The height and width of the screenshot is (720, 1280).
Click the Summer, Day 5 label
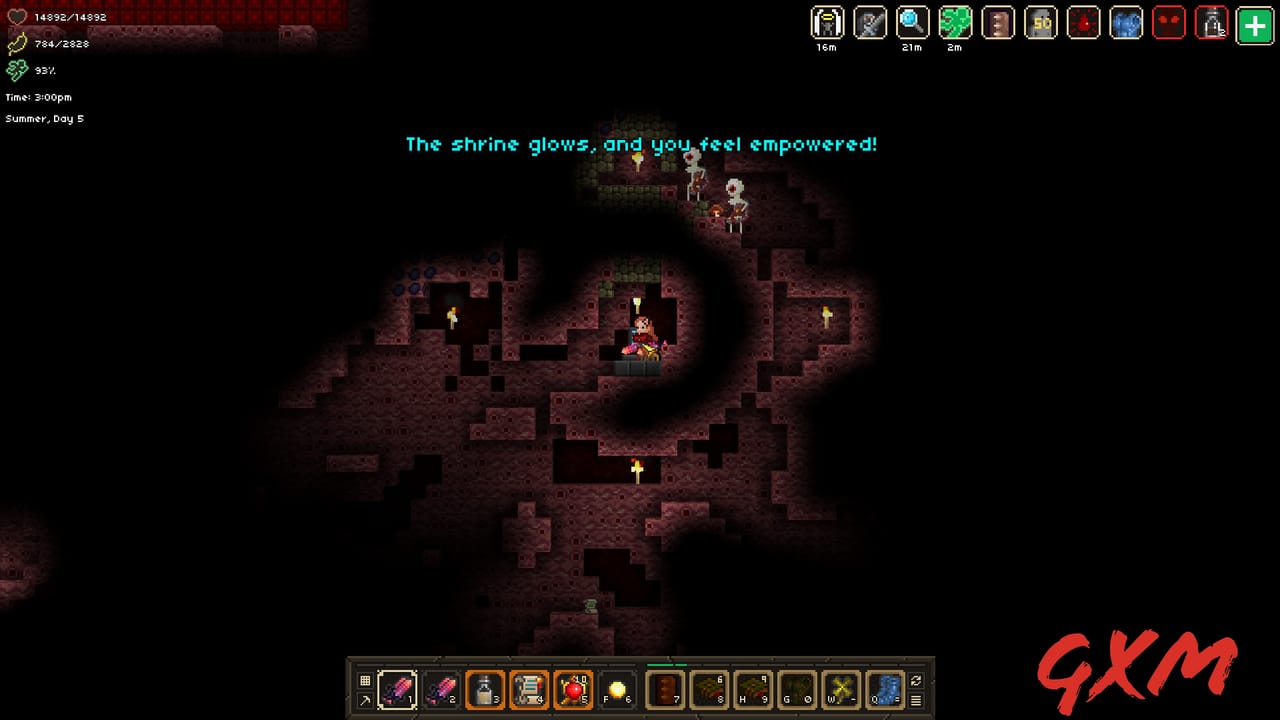coord(45,118)
